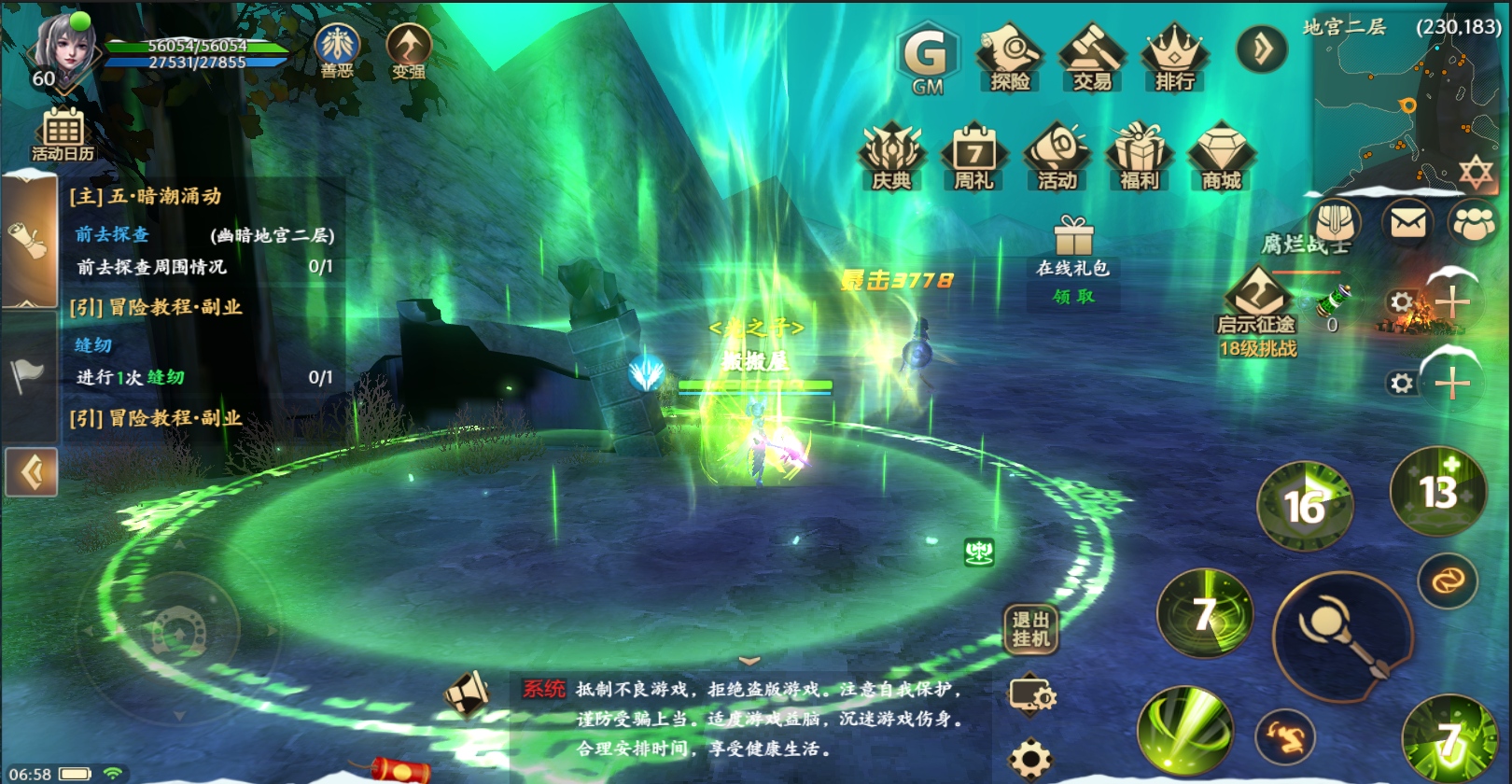The width and height of the screenshot is (1512, 784).
Task: Open the mail envelope icon
Action: pyautogui.click(x=1407, y=223)
